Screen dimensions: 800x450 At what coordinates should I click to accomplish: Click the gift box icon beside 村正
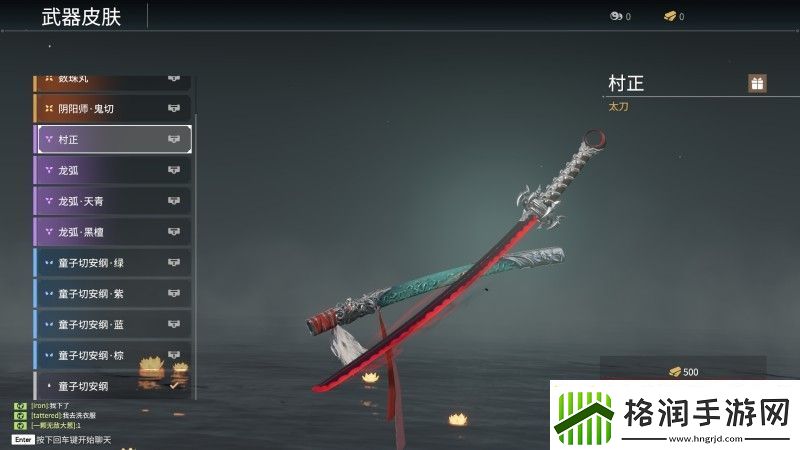[x=757, y=83]
